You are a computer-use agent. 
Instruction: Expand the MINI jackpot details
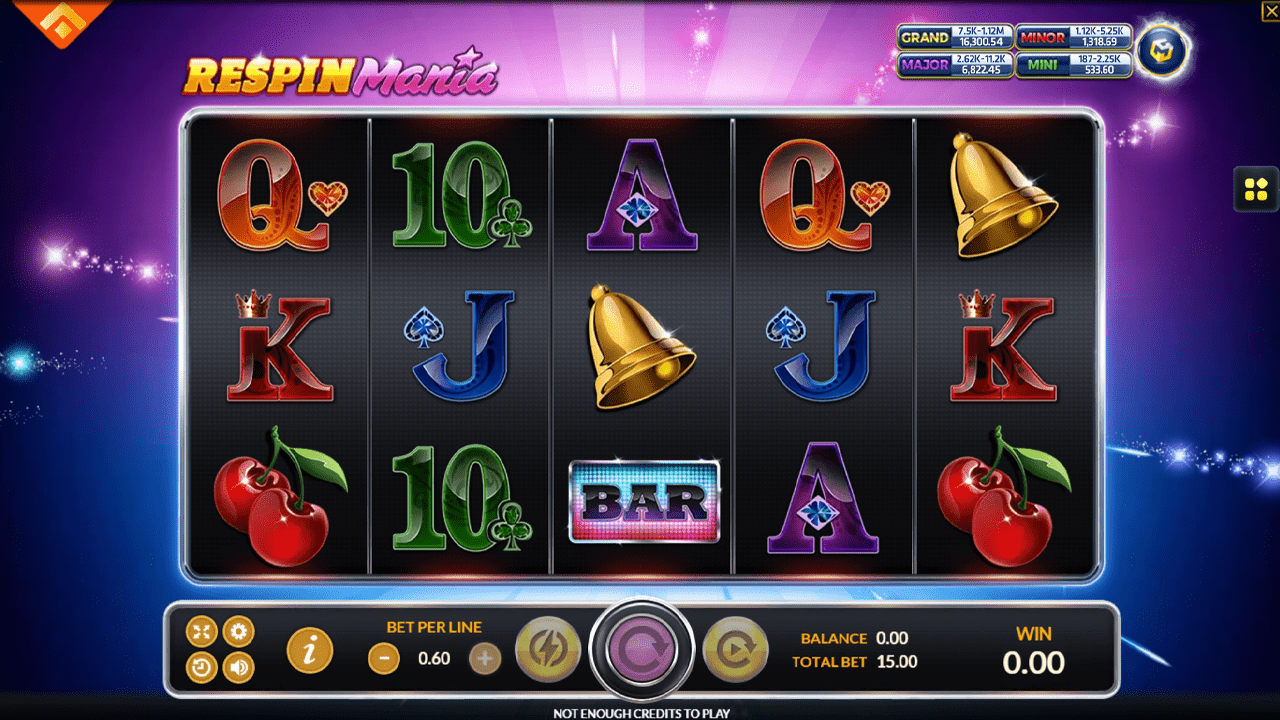[1074, 66]
